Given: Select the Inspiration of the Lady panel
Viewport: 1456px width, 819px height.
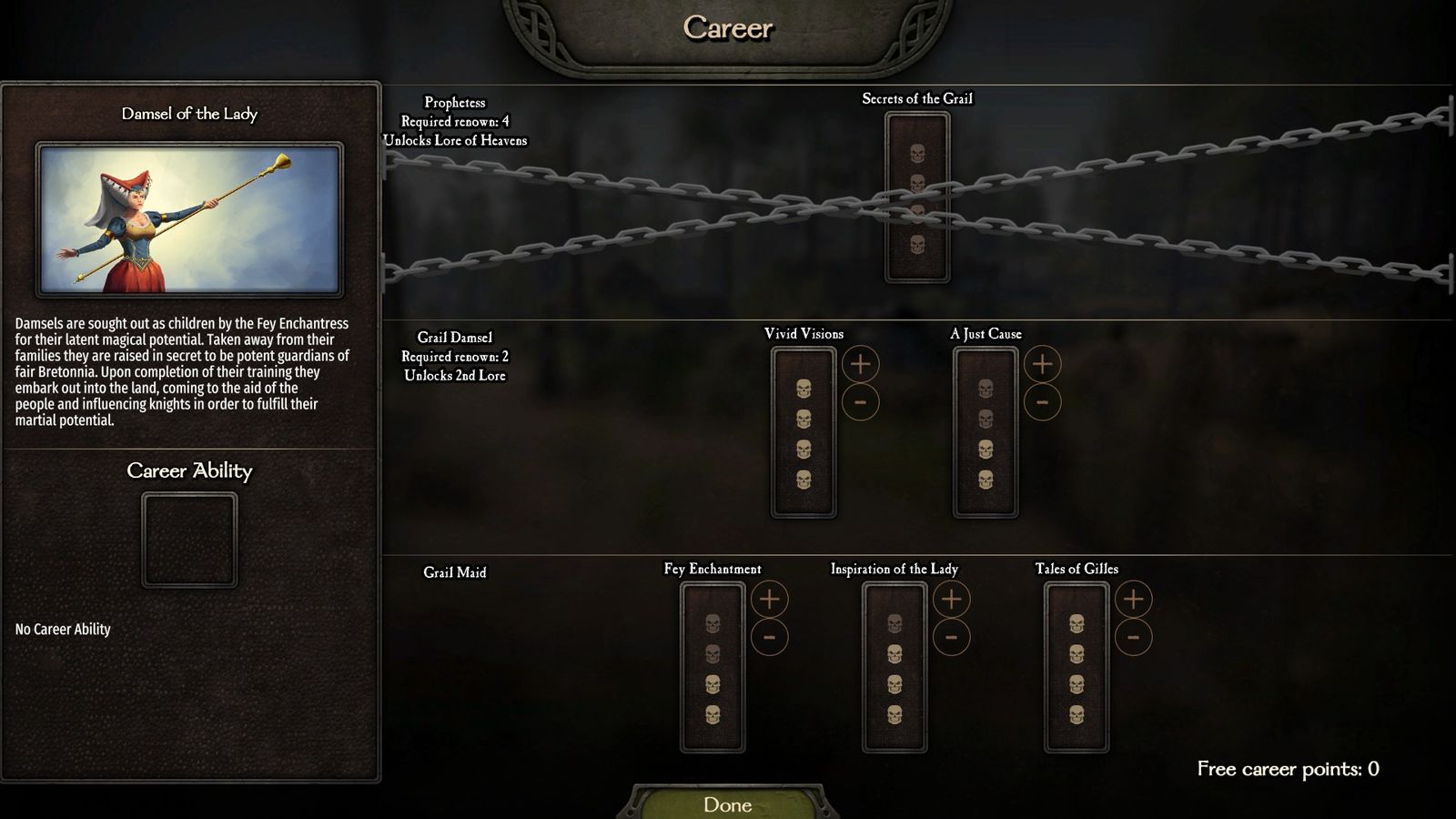Looking at the screenshot, I should (x=895, y=668).
